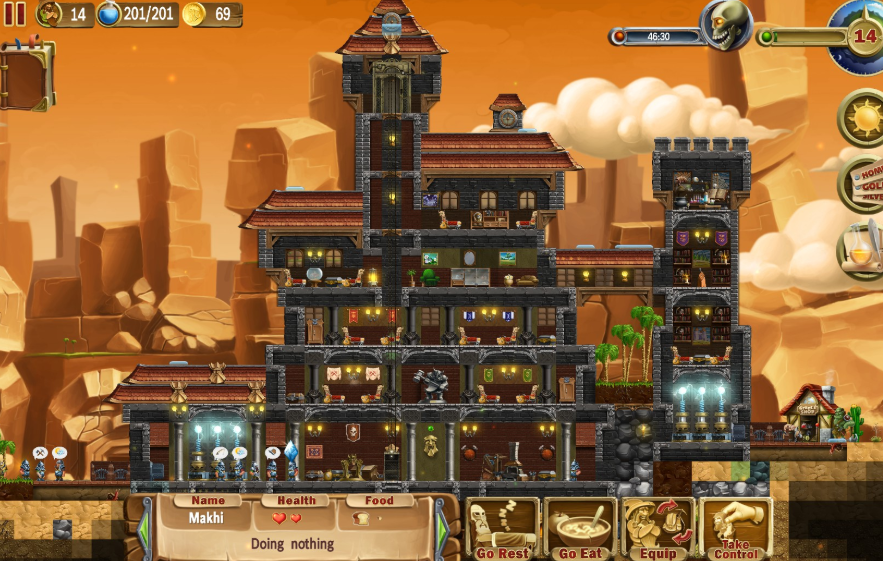
Task: Click the dwarf population icon
Action: coord(50,14)
